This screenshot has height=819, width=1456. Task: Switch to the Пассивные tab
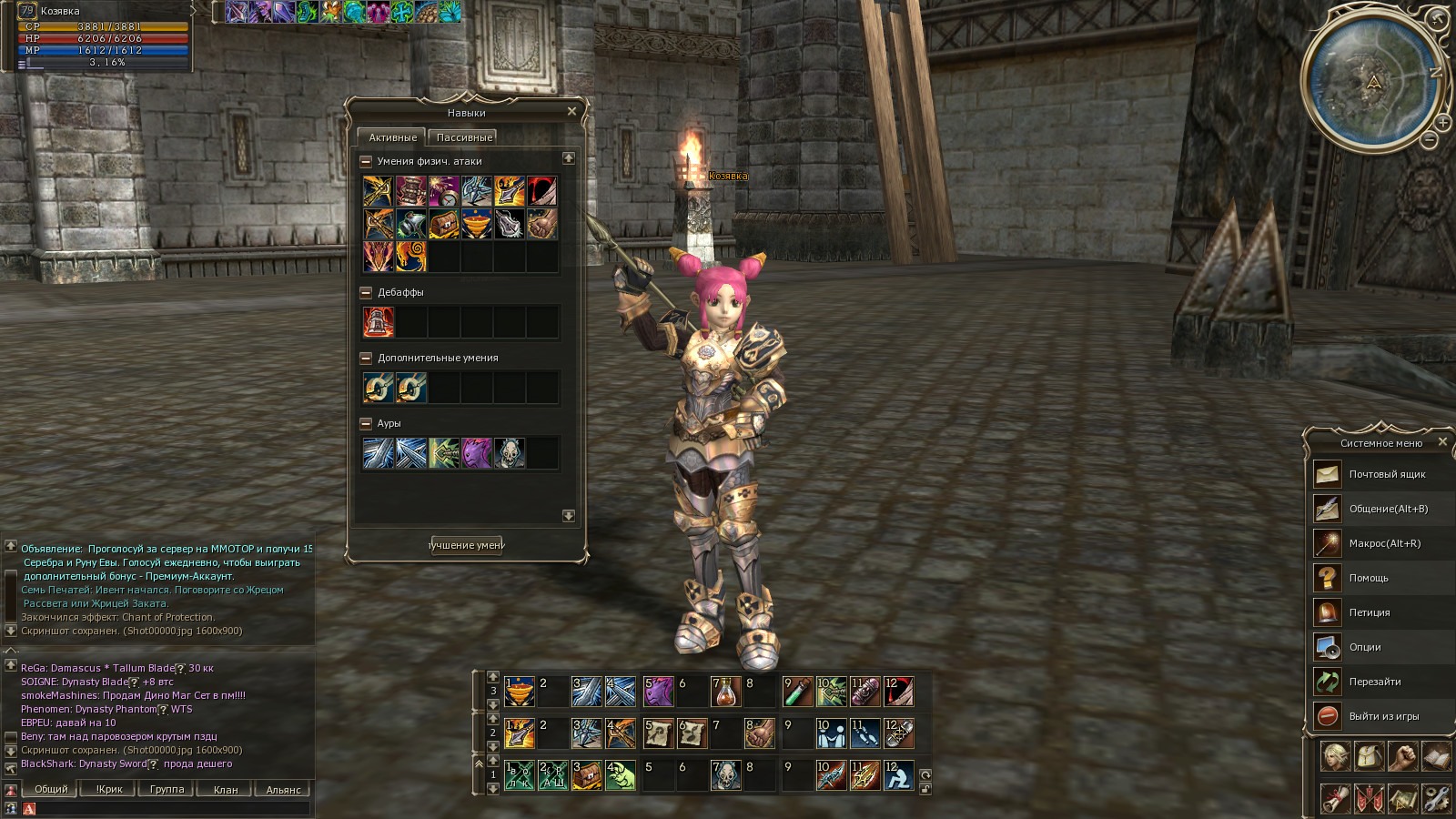(x=464, y=137)
